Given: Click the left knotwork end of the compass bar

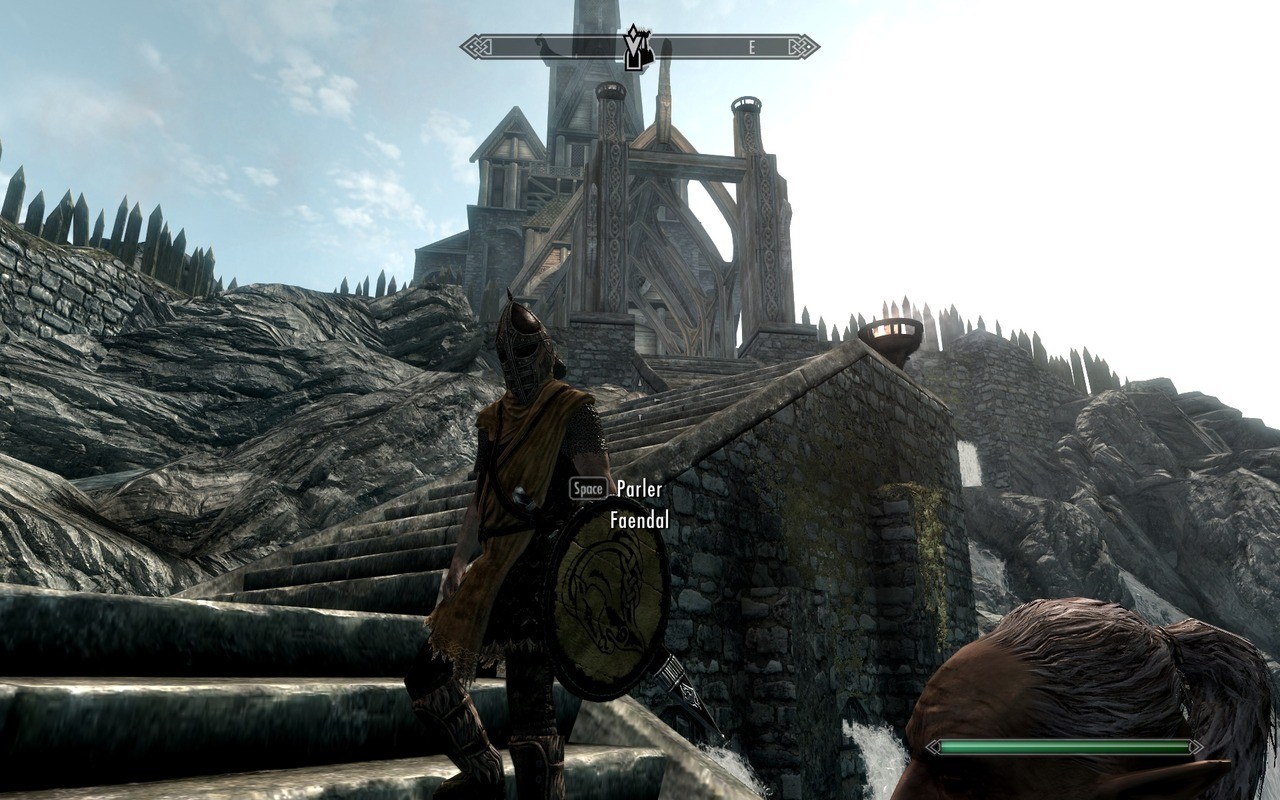Looking at the screenshot, I should [476, 45].
